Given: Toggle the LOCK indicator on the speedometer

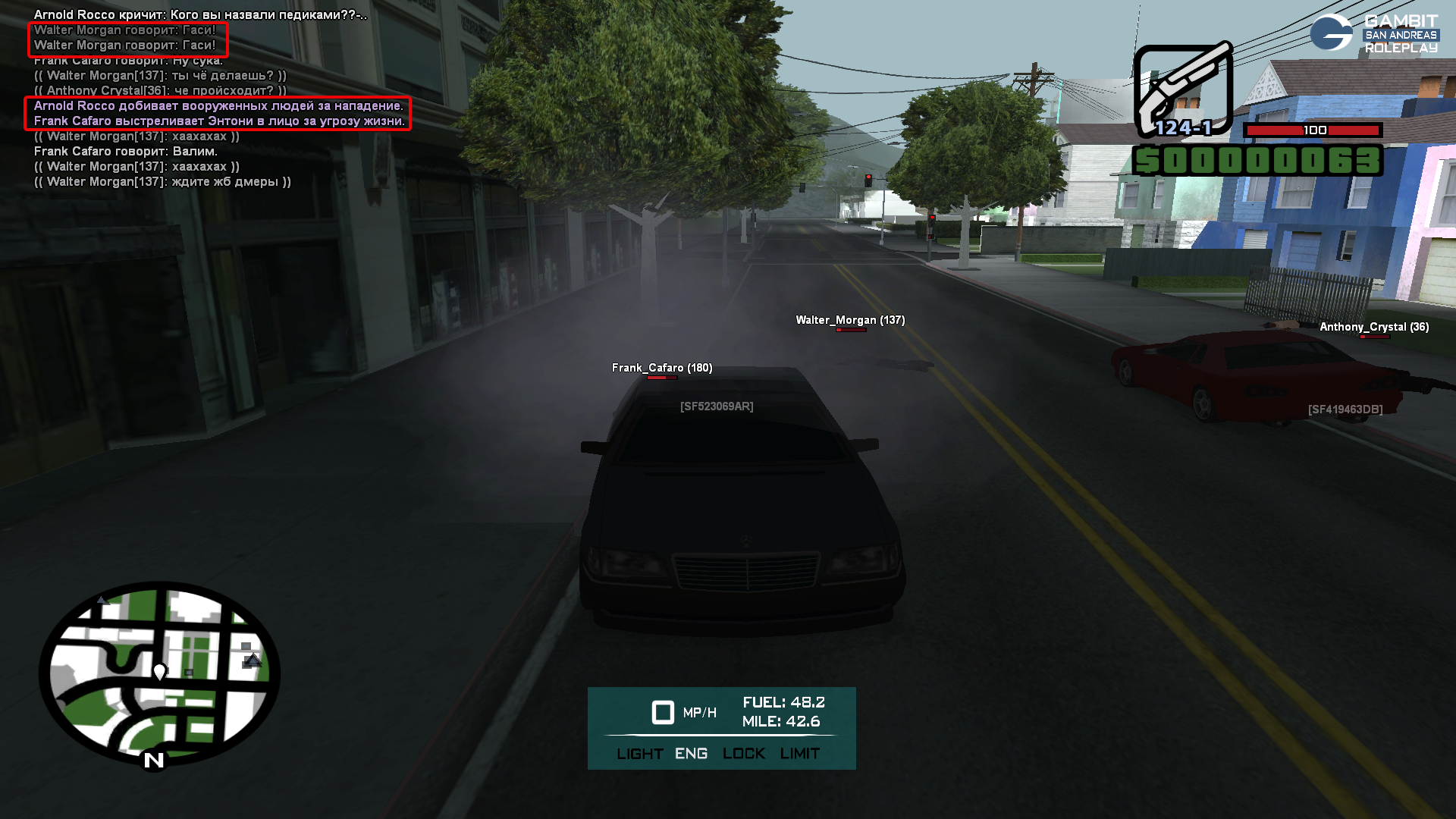Looking at the screenshot, I should coord(743,754).
